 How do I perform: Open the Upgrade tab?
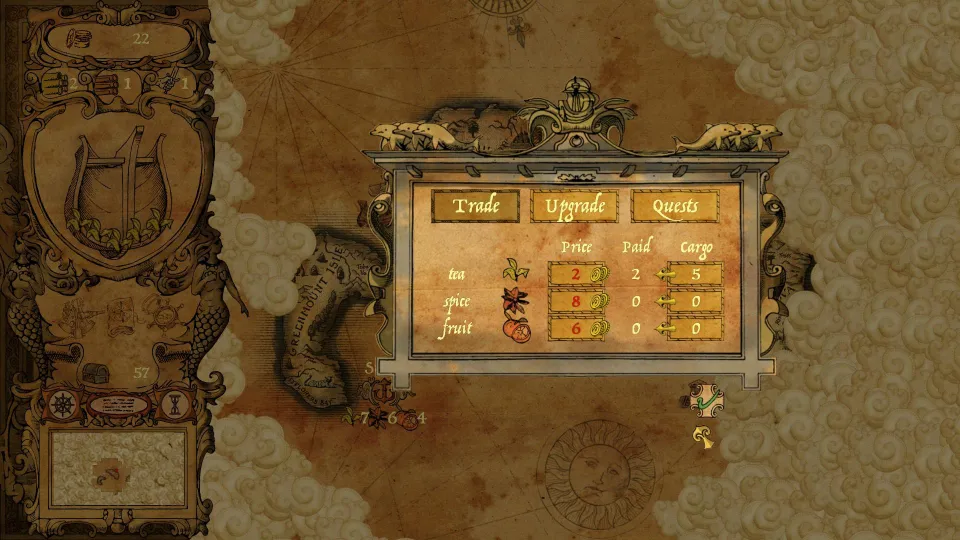(575, 206)
